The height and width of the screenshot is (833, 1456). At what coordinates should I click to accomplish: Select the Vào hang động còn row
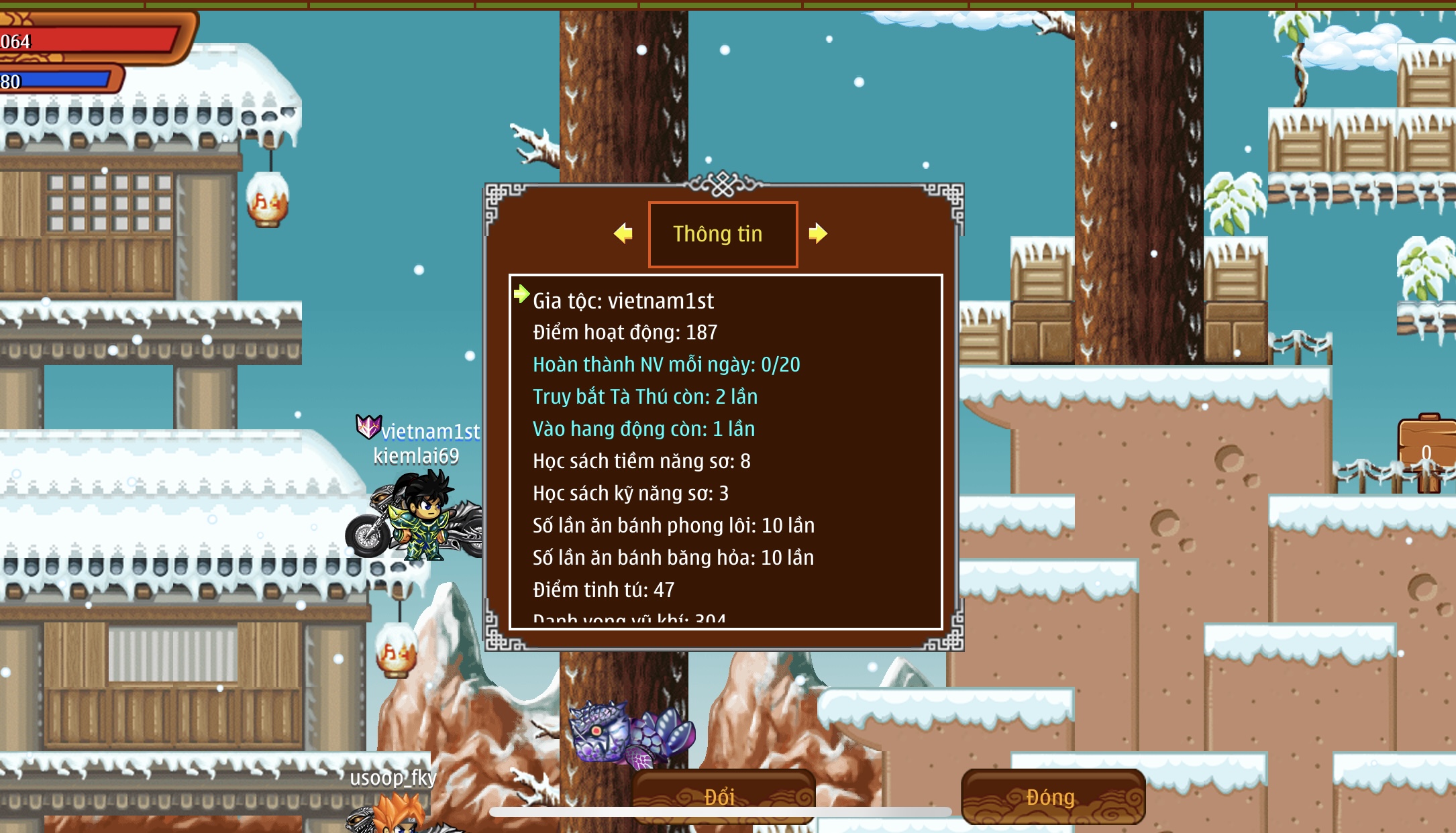(x=643, y=429)
